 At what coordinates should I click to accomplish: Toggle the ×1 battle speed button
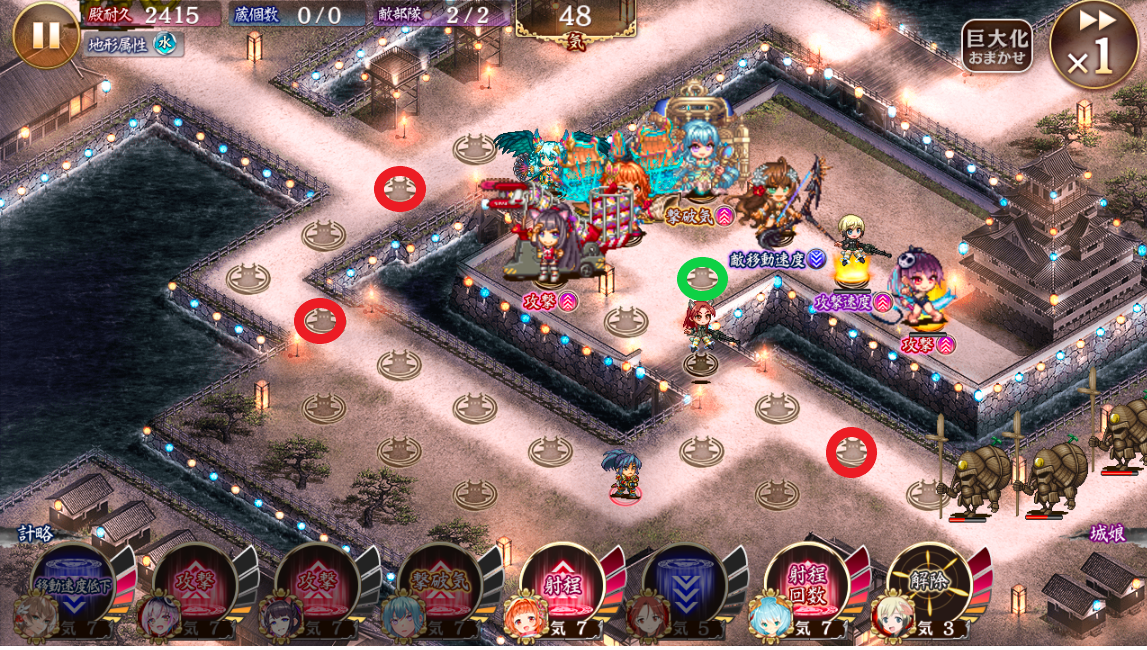(x=1096, y=46)
